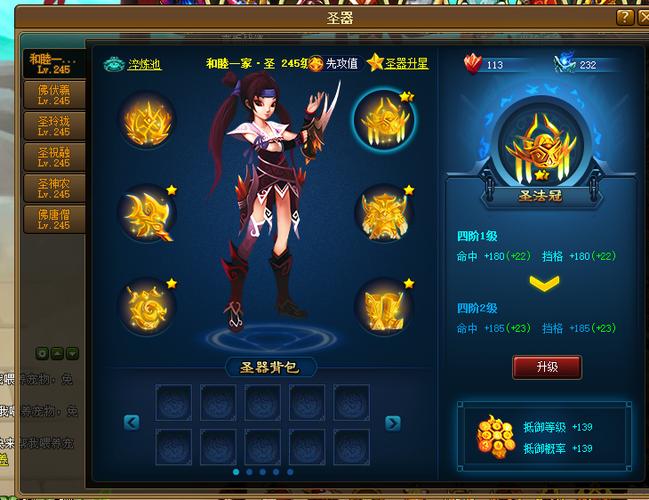
Task: Go to previous 圣器背包 page arrow
Action: tap(132, 423)
